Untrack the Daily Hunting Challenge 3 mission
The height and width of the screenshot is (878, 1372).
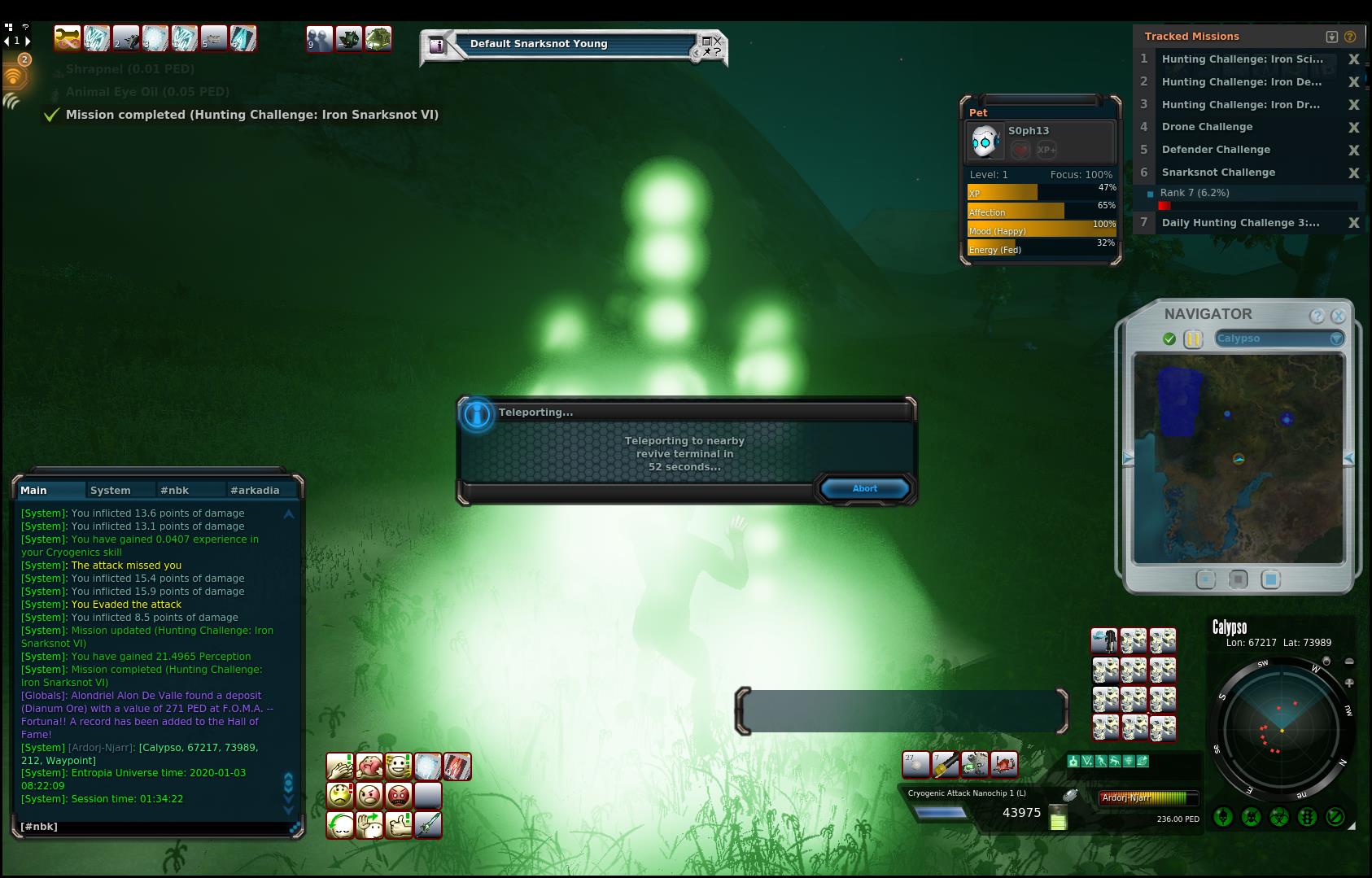1354,223
